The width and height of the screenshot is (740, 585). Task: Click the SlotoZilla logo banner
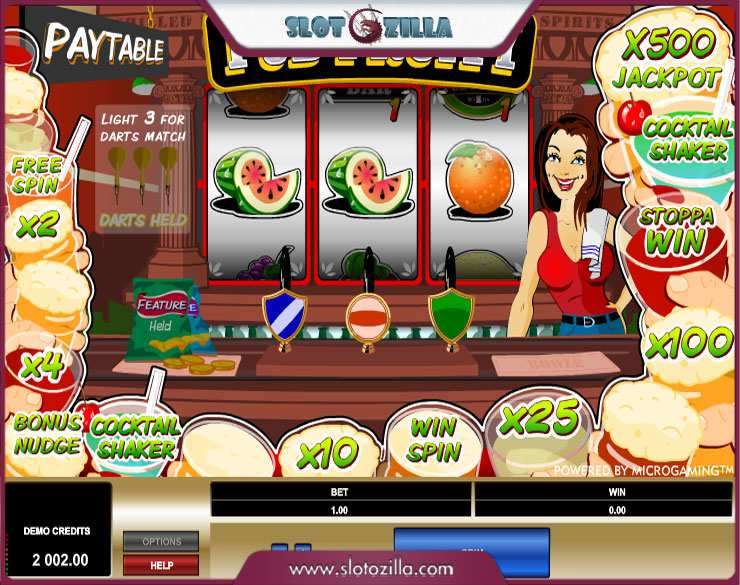click(x=368, y=26)
